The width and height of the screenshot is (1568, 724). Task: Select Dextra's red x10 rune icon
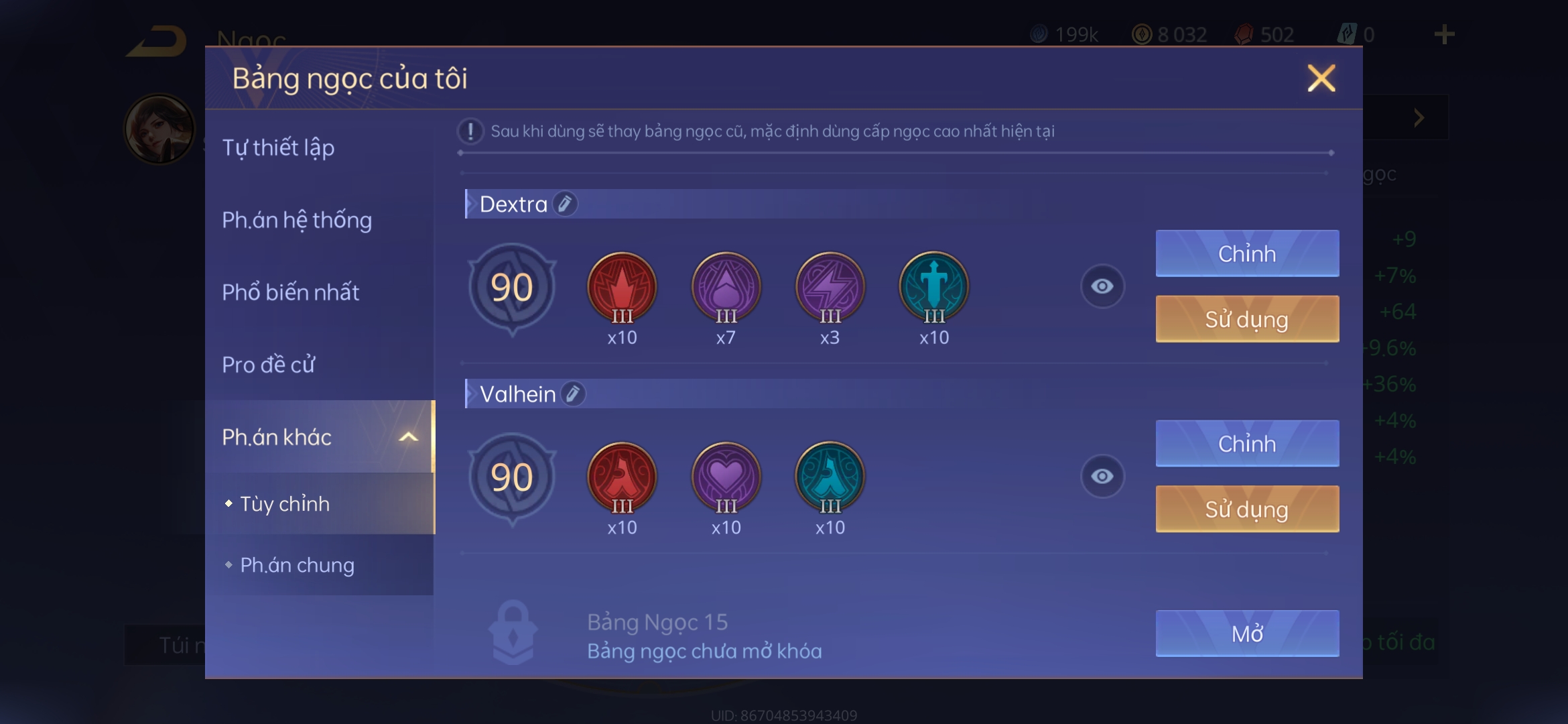(x=622, y=287)
